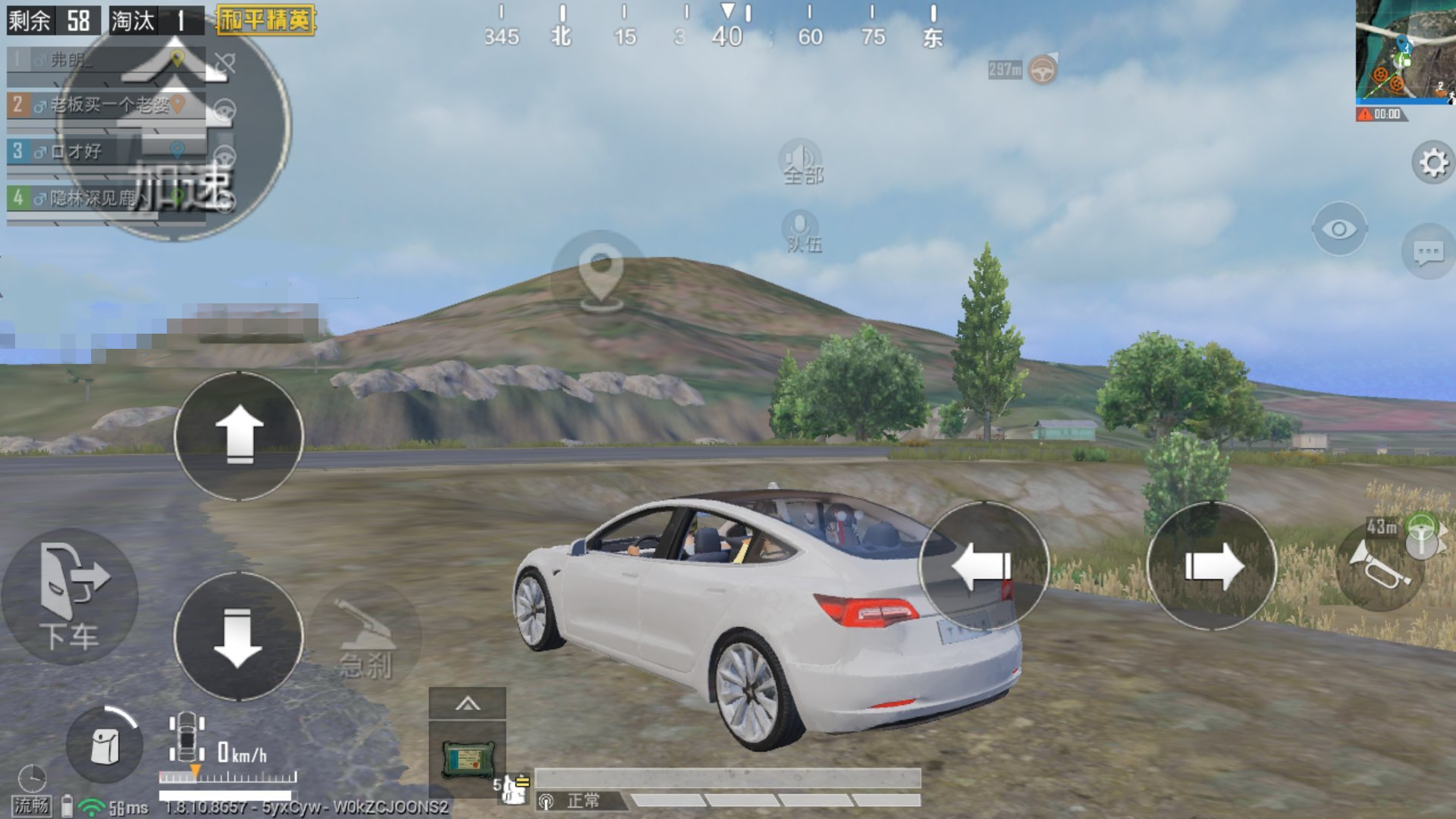Steer right with the right arrow button
The height and width of the screenshot is (819, 1456).
1212,566
